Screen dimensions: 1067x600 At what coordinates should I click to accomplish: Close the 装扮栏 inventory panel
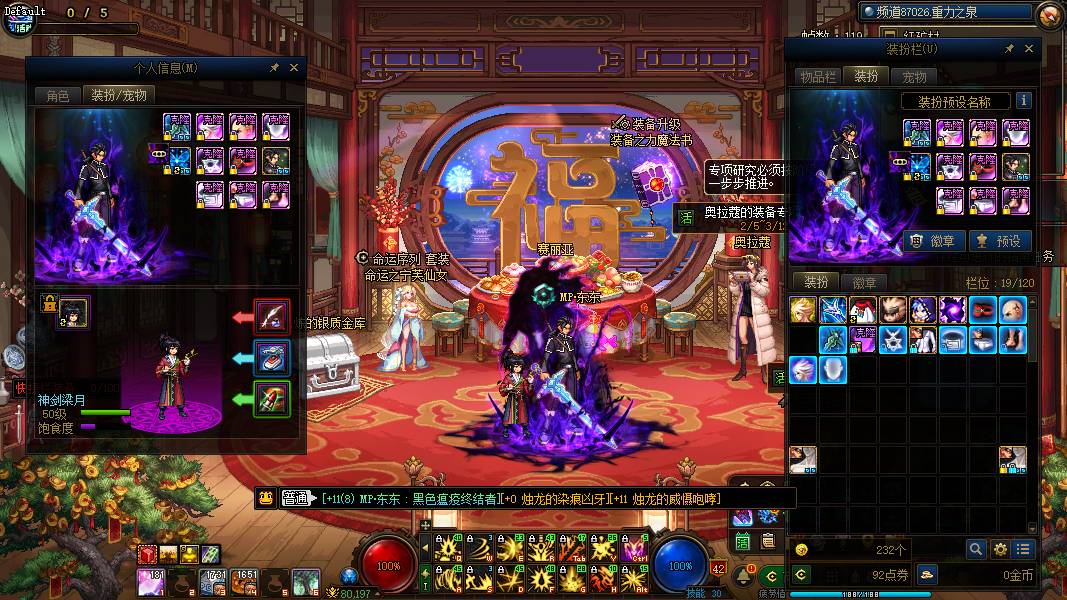point(1028,48)
